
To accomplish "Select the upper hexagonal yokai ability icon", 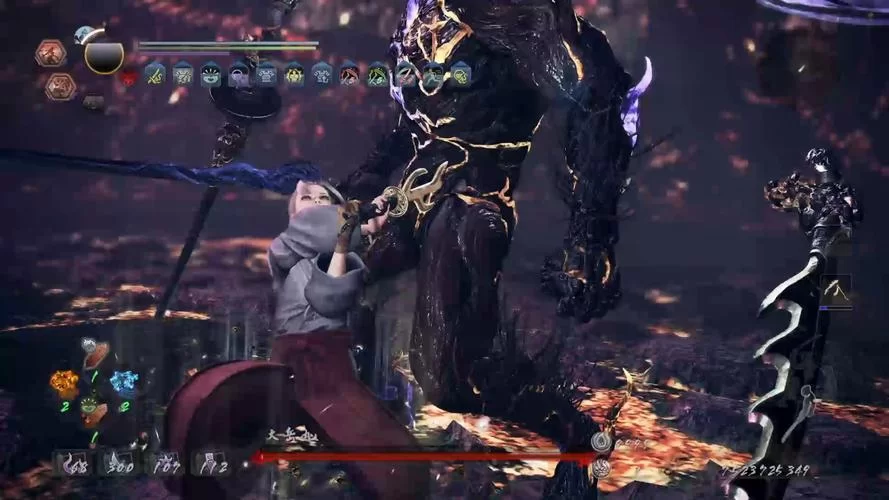I will click(50, 53).
